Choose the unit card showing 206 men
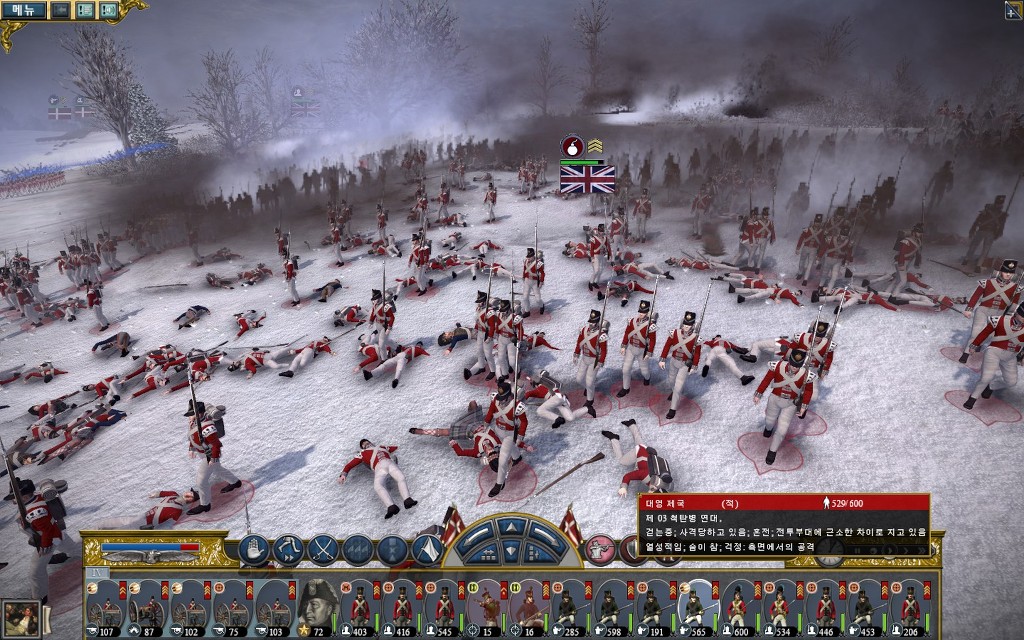The width and height of the screenshot is (1024, 640). (x=909, y=607)
